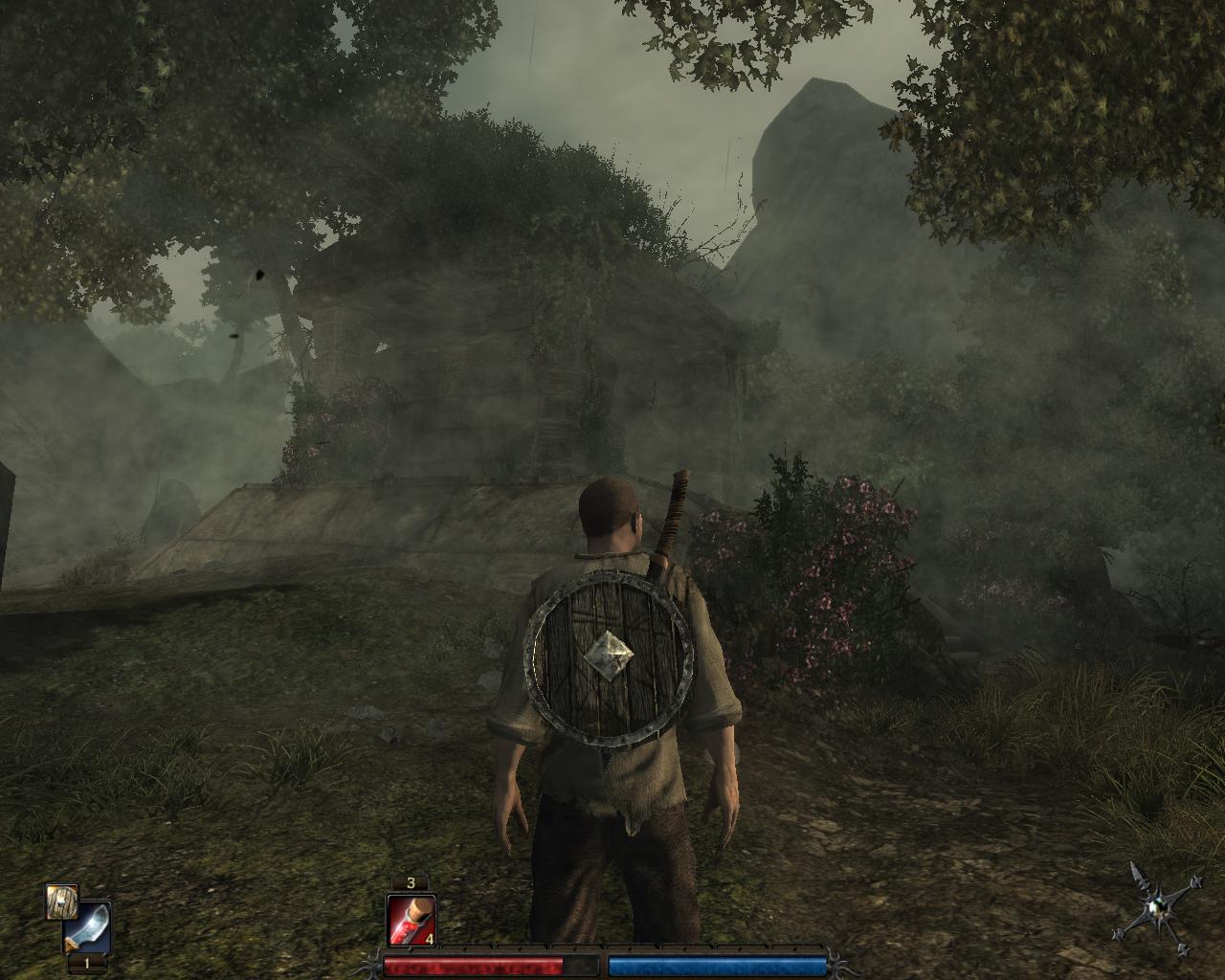Select the wooden shield equipment icon

(60, 902)
